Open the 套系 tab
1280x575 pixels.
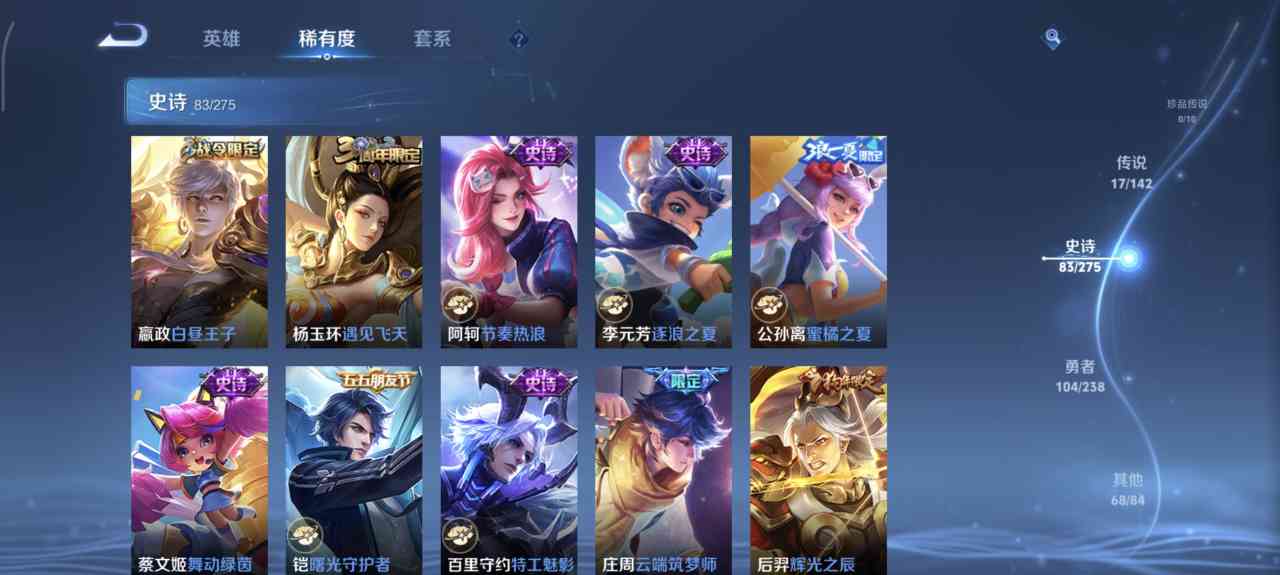432,39
